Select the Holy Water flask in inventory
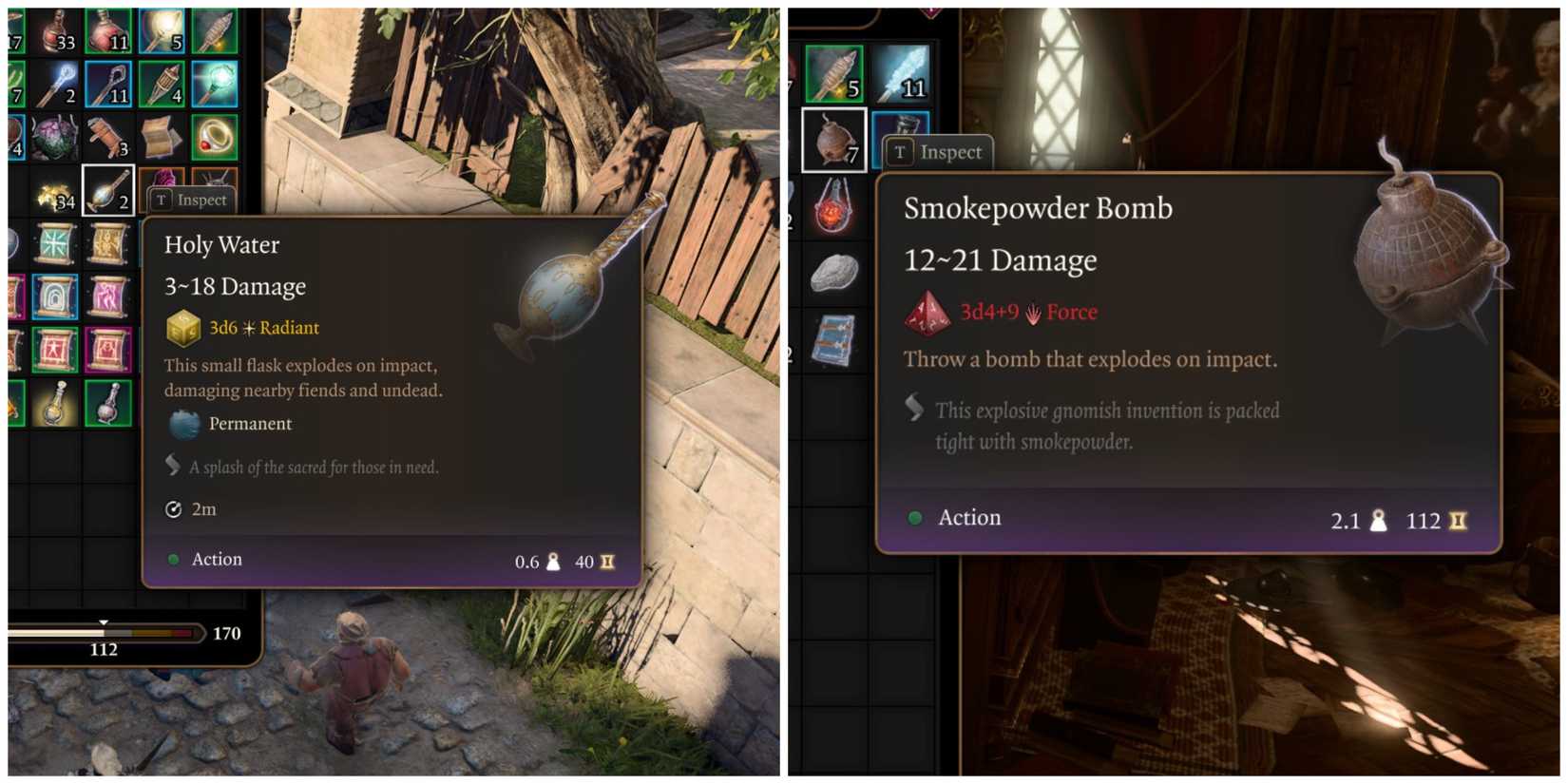Viewport: 1568px width, 784px height. tap(106, 197)
